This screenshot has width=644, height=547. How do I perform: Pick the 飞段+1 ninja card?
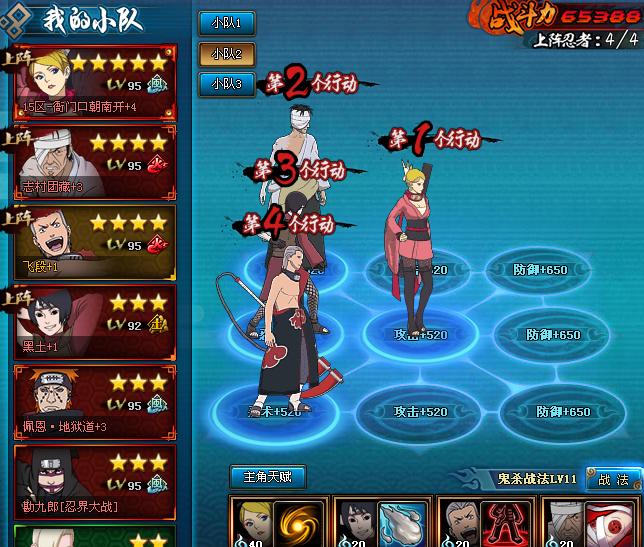[x=96, y=241]
